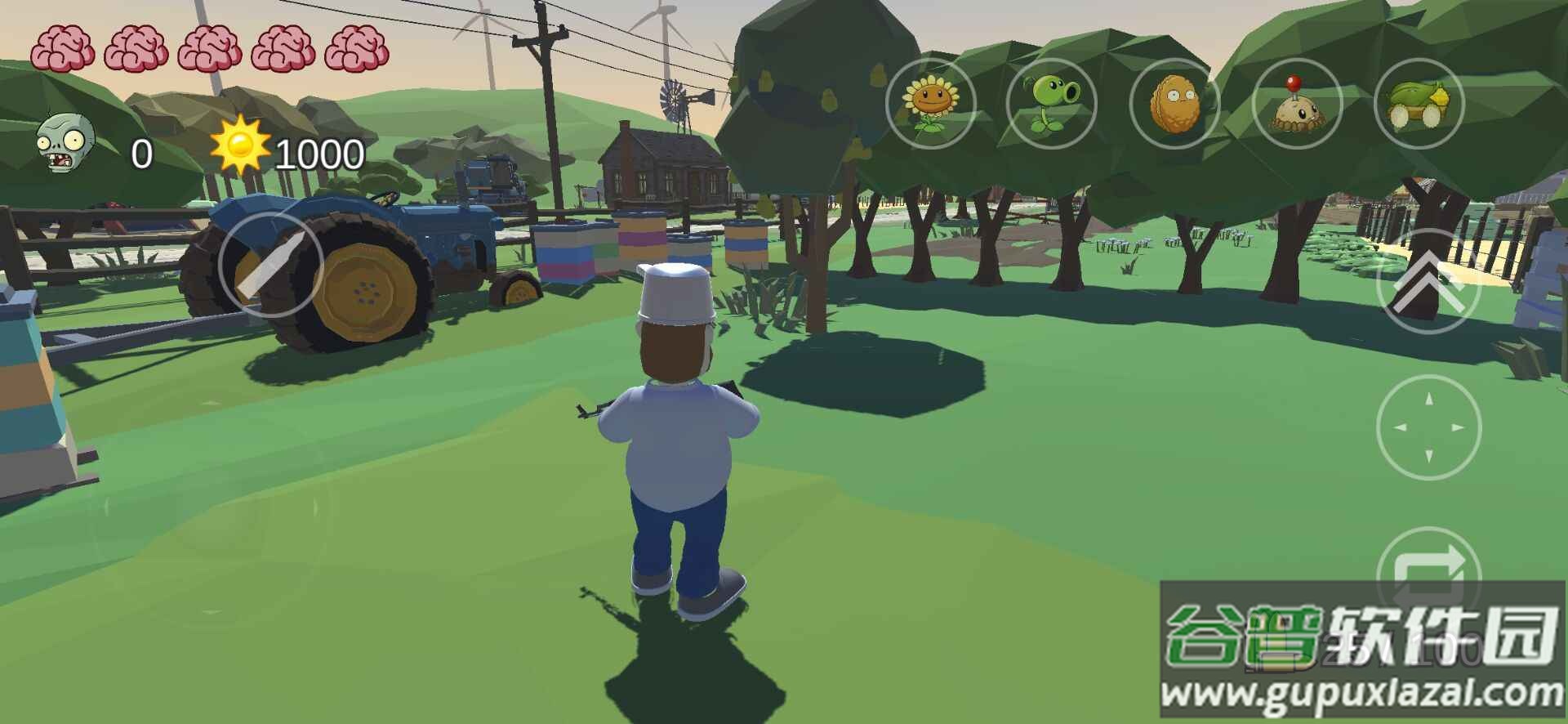Select the Peashooter plant card

coord(1053,102)
